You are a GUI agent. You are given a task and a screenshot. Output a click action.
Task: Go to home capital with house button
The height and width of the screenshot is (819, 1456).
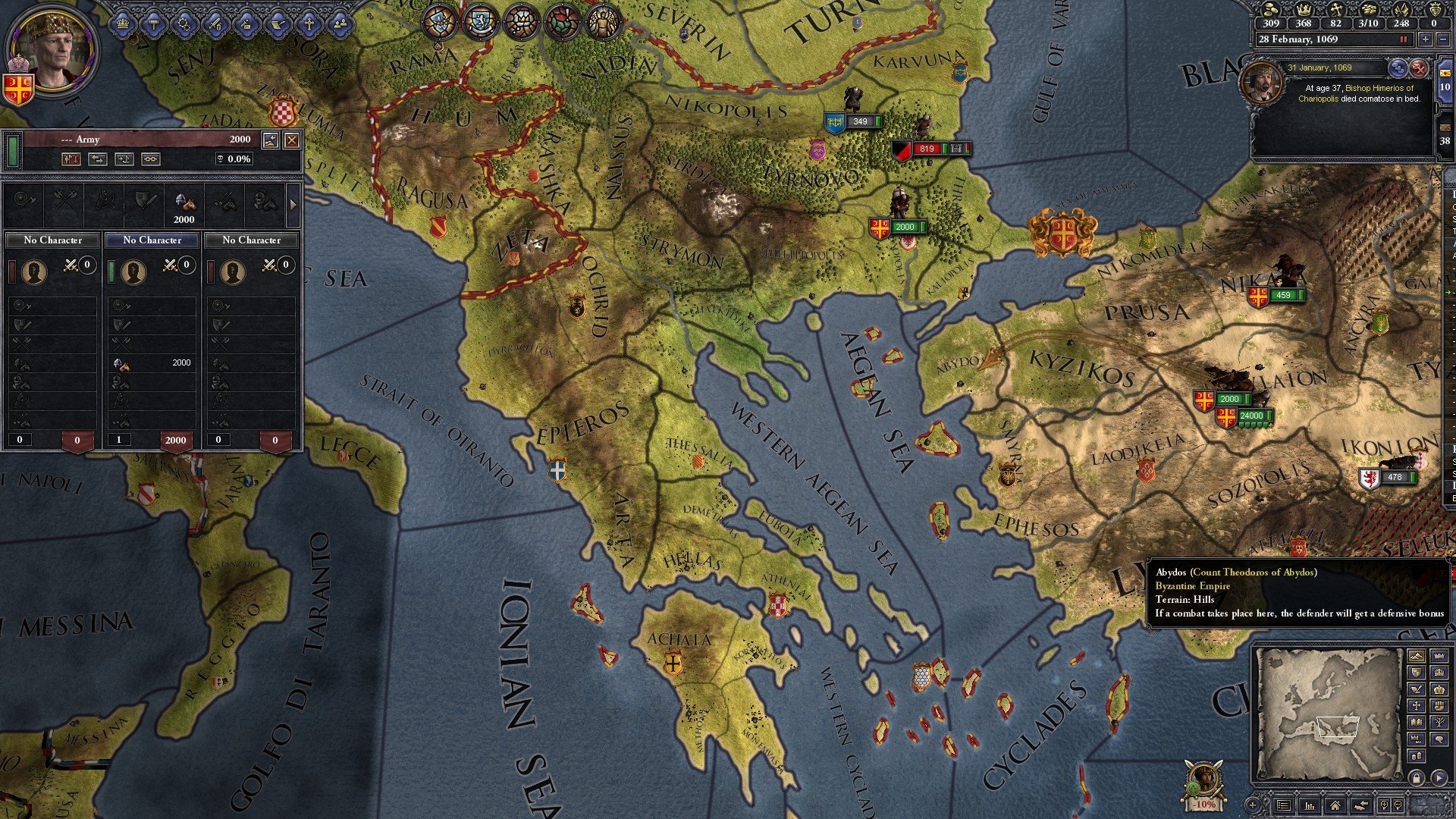pos(1335,805)
